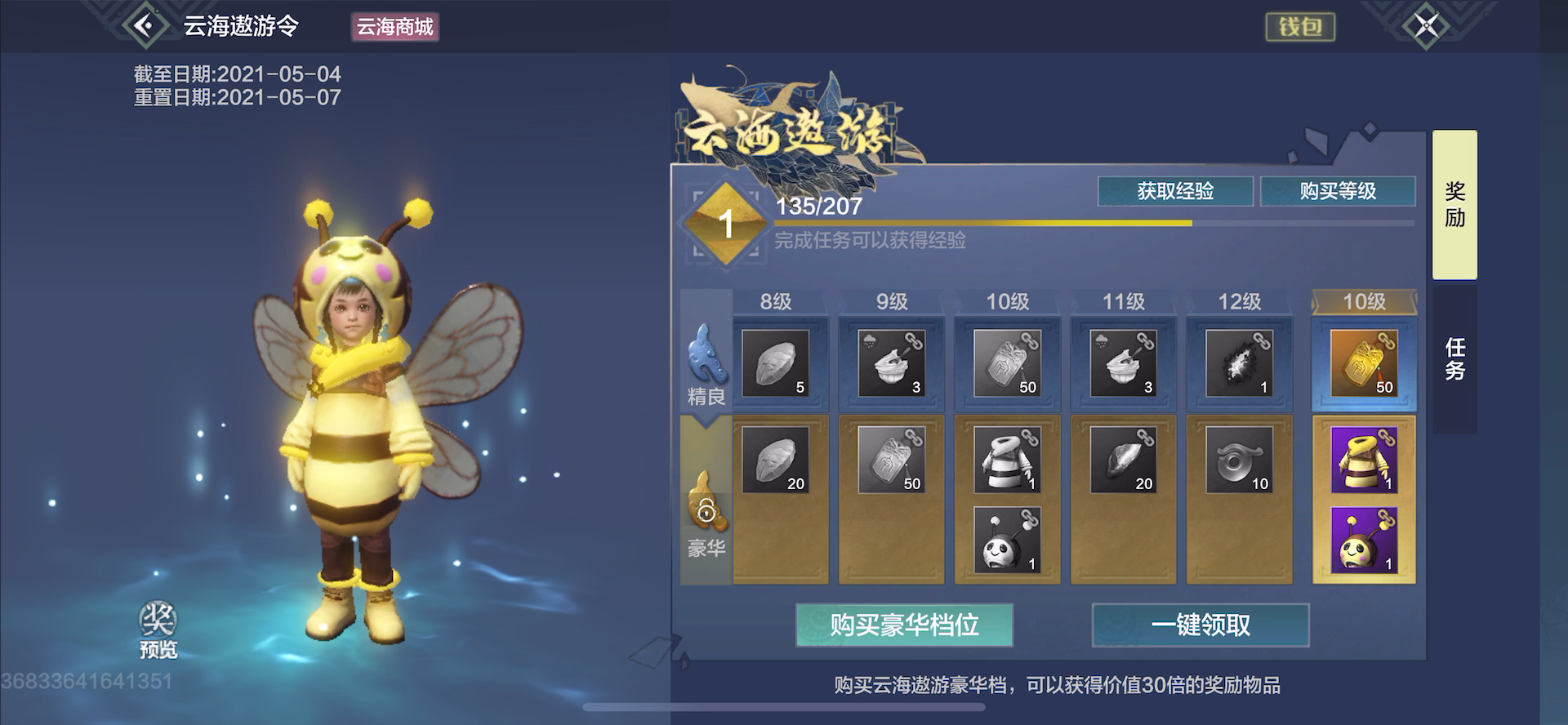Open the 预览 reward preview
This screenshot has width=1568, height=725.
(x=158, y=629)
